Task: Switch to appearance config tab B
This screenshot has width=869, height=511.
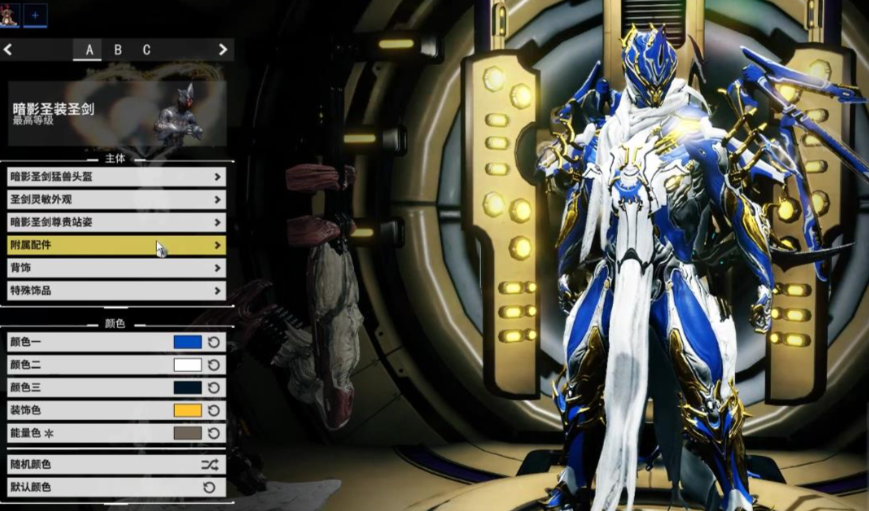Action: [x=117, y=50]
